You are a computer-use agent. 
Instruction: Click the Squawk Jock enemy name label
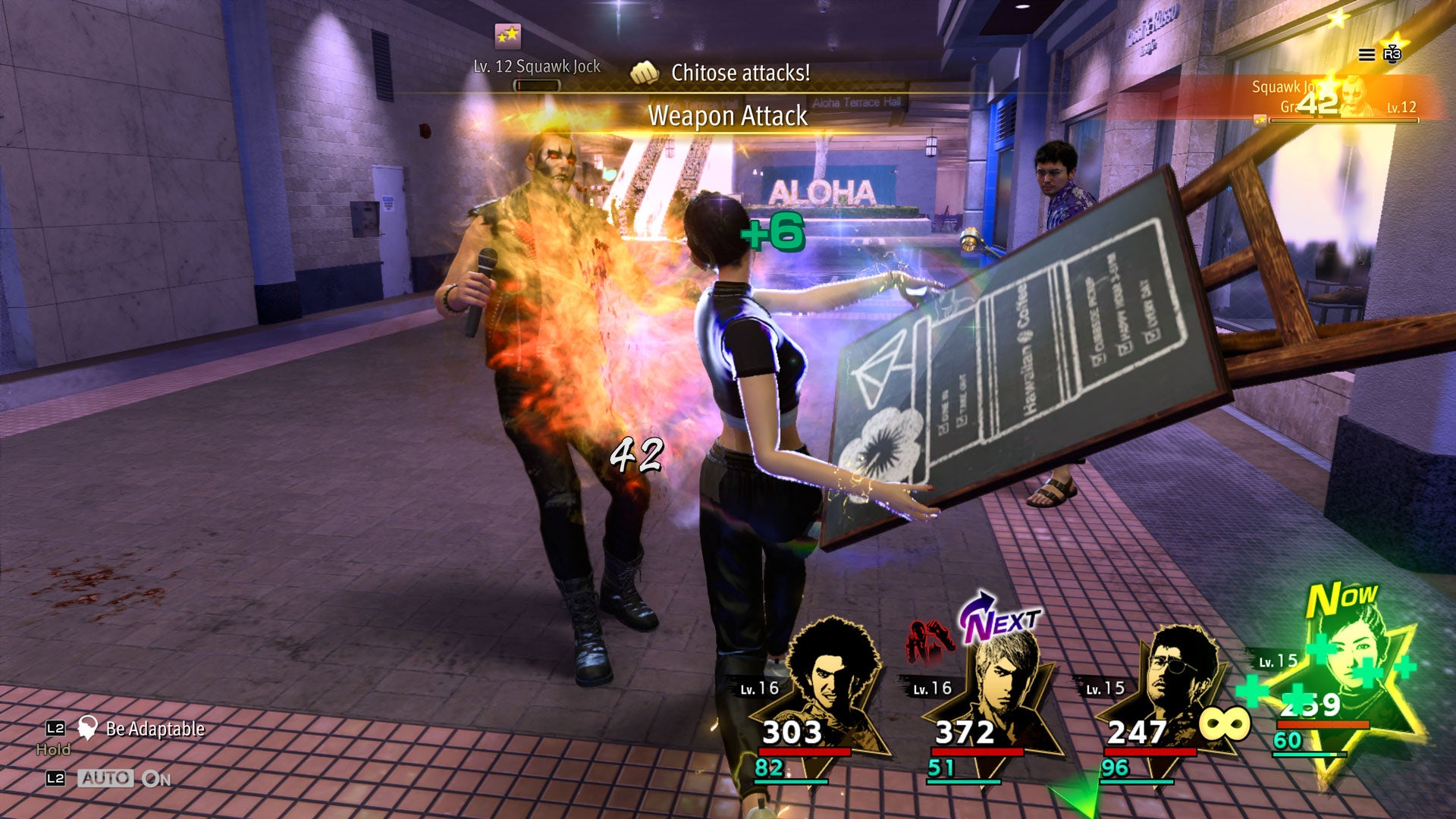[x=1289, y=86]
